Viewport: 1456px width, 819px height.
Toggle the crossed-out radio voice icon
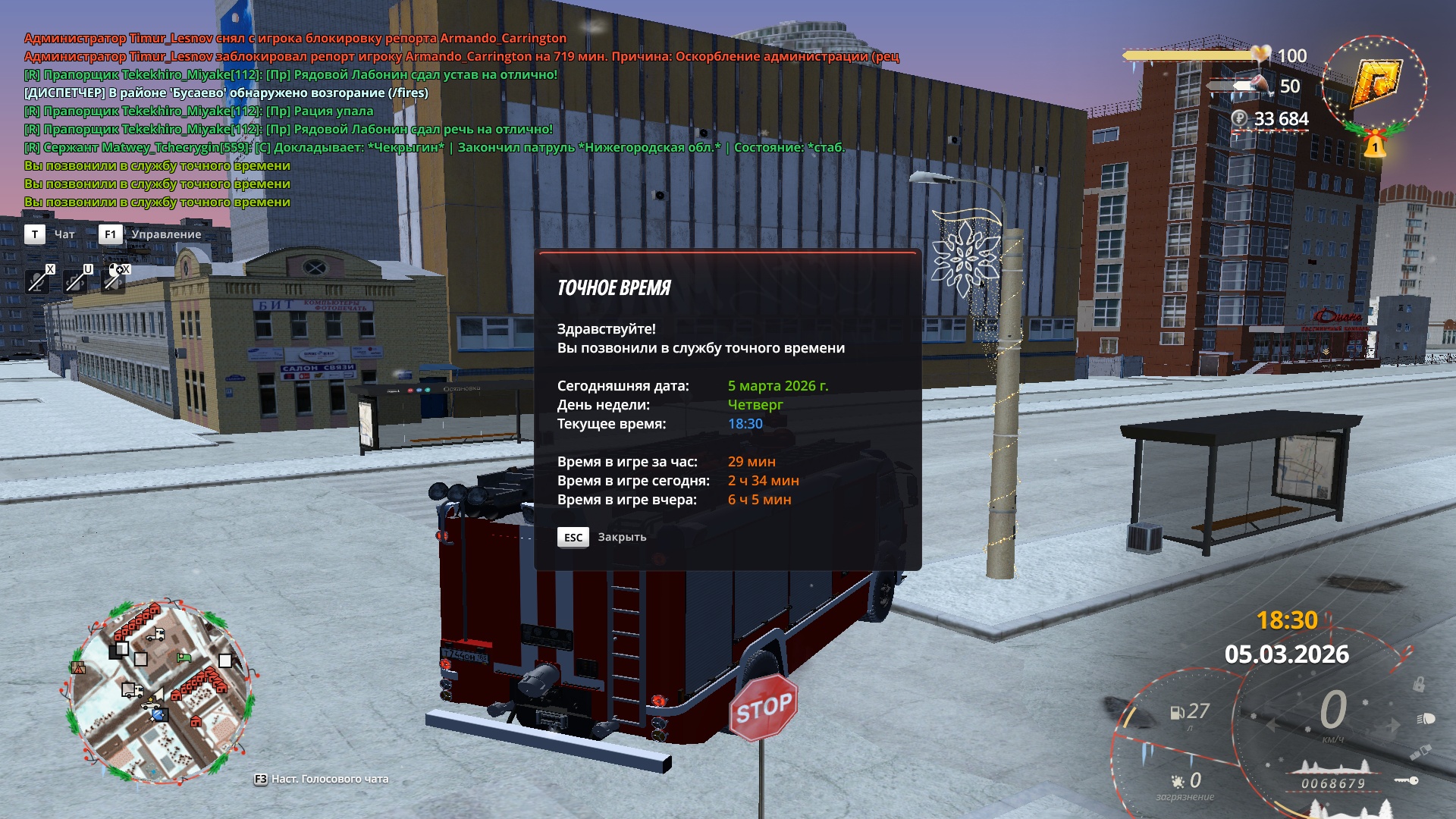pyautogui.click(x=75, y=281)
